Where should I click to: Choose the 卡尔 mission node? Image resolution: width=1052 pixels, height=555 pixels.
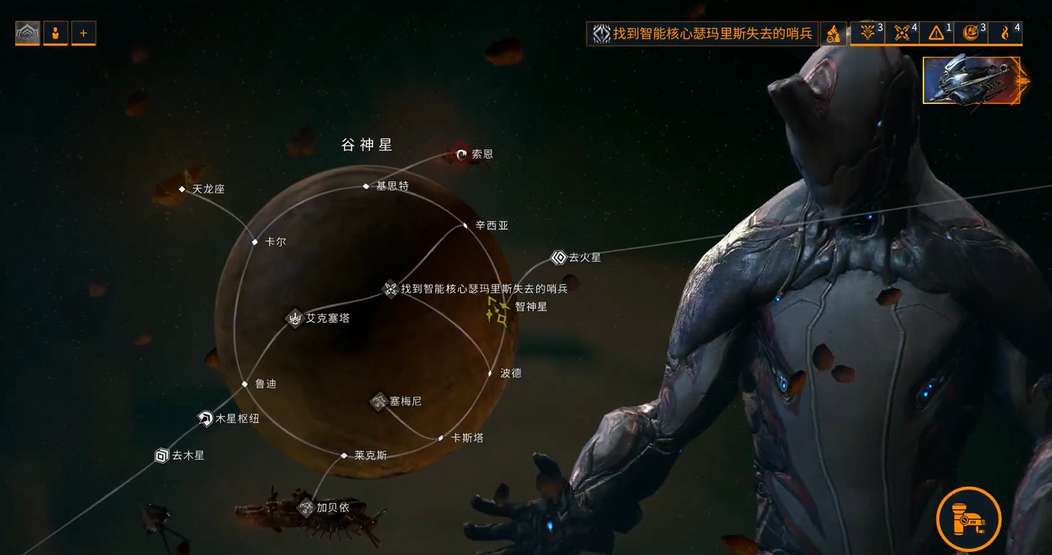click(256, 241)
